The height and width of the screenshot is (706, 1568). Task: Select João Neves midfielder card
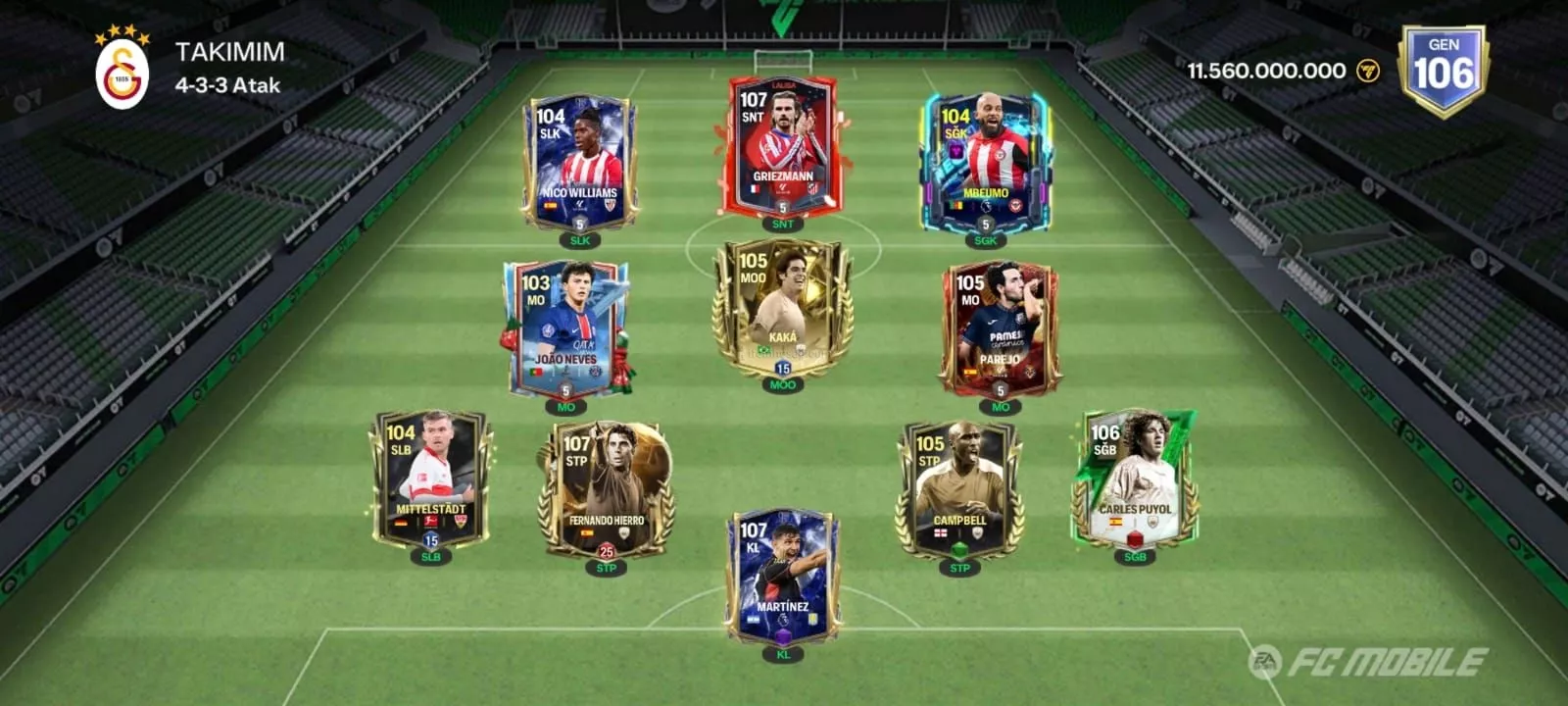coord(565,328)
